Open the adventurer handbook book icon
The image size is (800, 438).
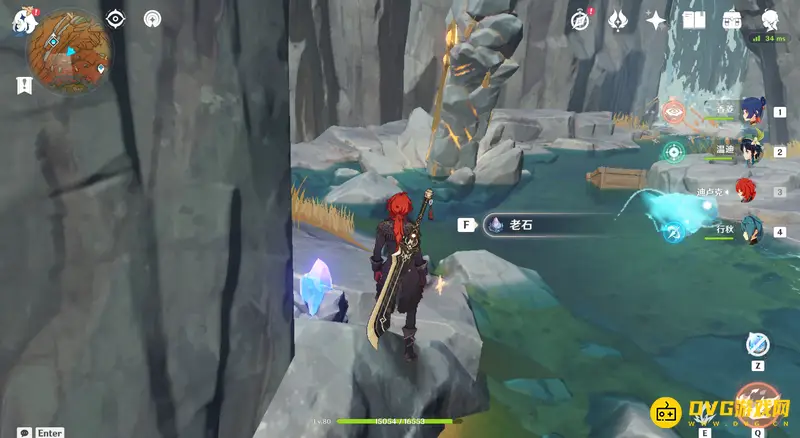pos(694,20)
